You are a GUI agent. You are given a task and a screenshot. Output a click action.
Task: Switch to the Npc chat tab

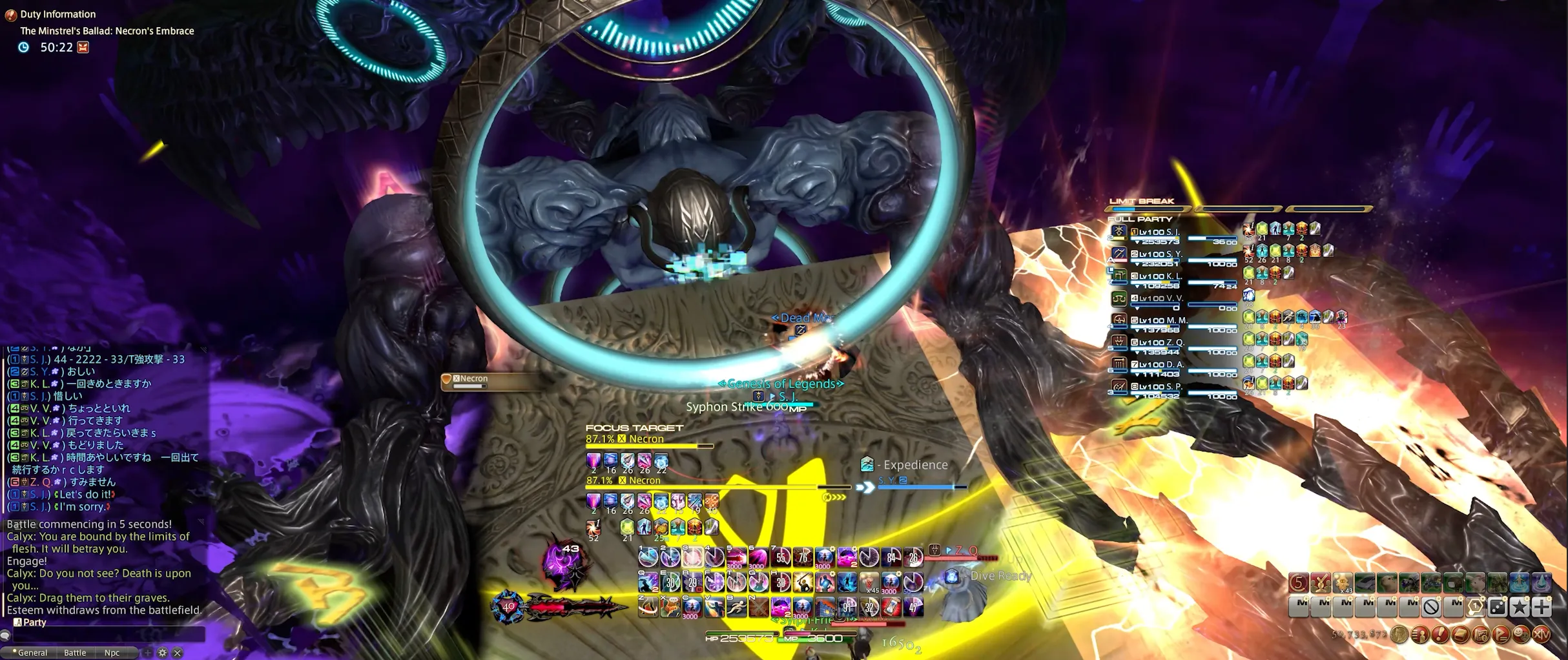click(112, 653)
